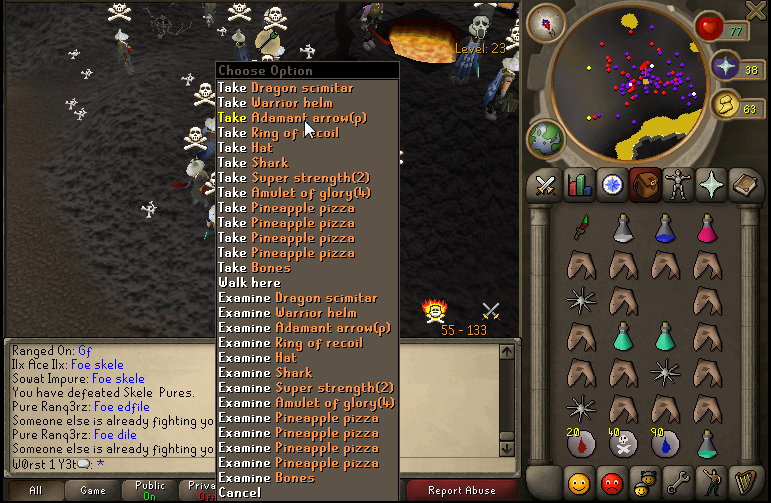
Task: Select the Walk here option
Action: click(x=249, y=283)
